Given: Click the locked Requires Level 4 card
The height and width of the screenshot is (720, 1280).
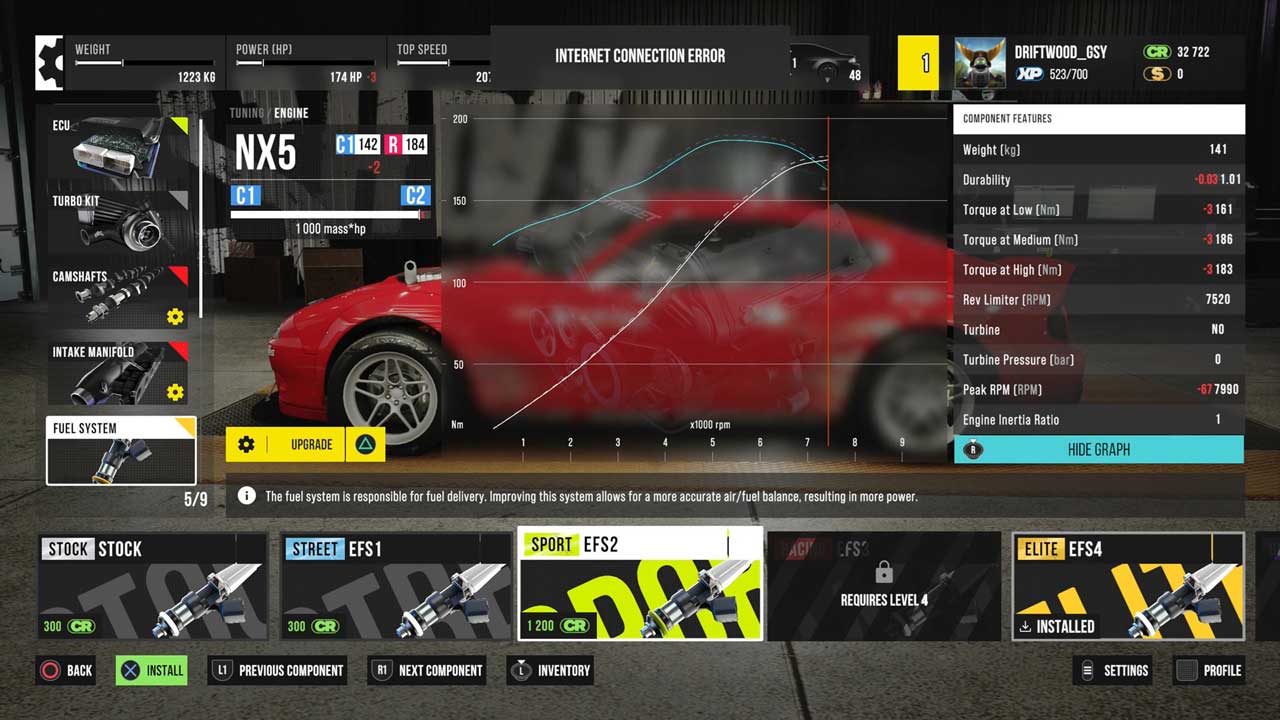Looking at the screenshot, I should click(884, 586).
